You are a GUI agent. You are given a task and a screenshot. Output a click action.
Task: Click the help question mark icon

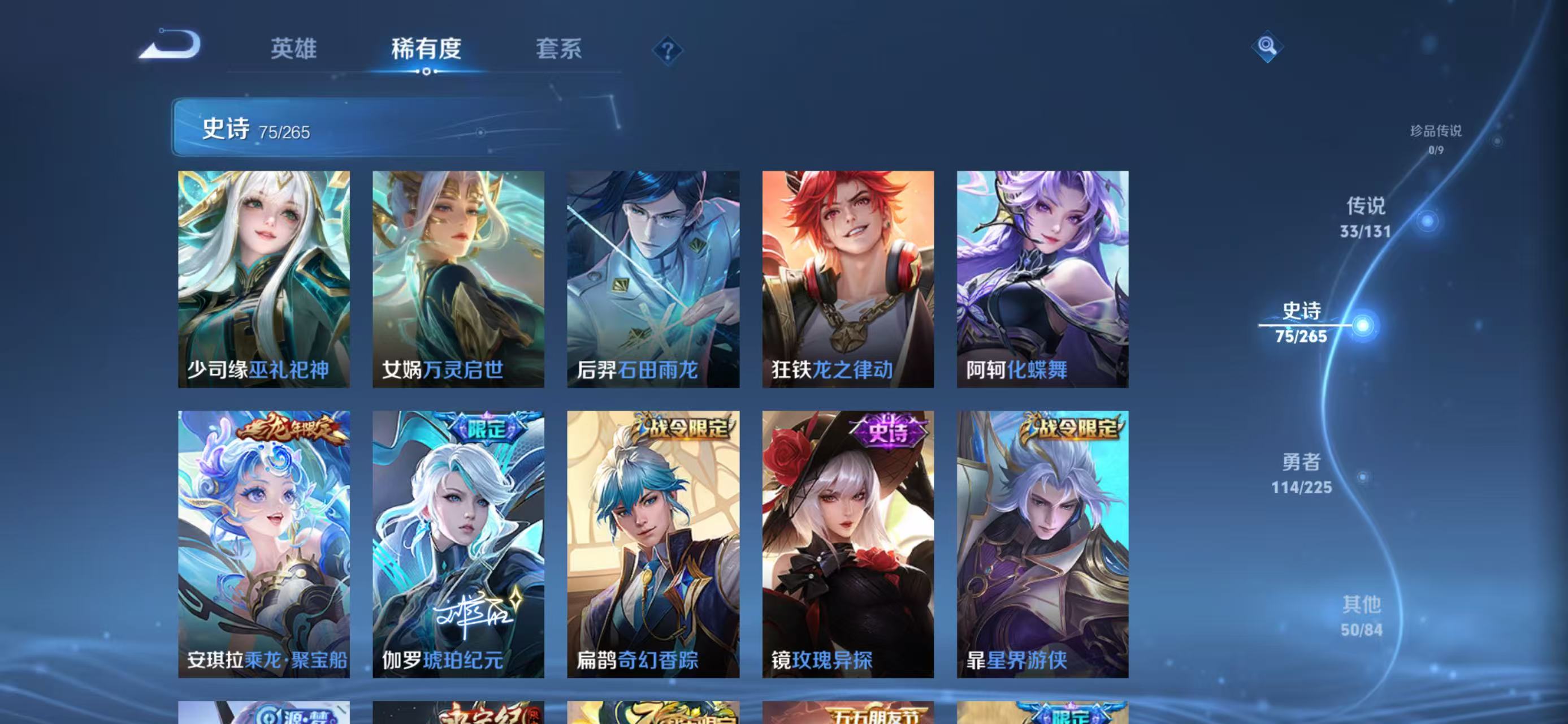pyautogui.click(x=668, y=50)
